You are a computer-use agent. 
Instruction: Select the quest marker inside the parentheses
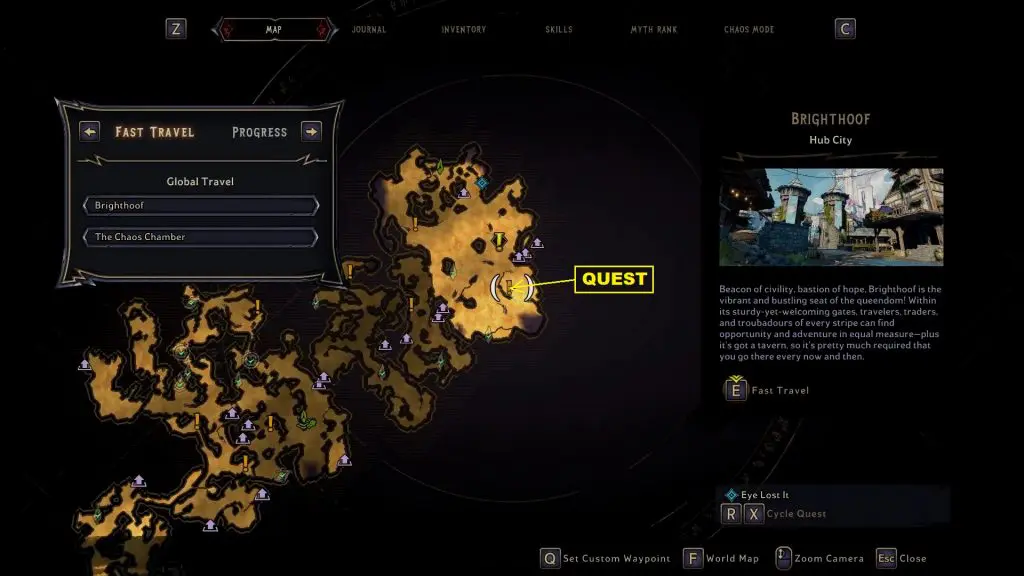click(x=510, y=288)
